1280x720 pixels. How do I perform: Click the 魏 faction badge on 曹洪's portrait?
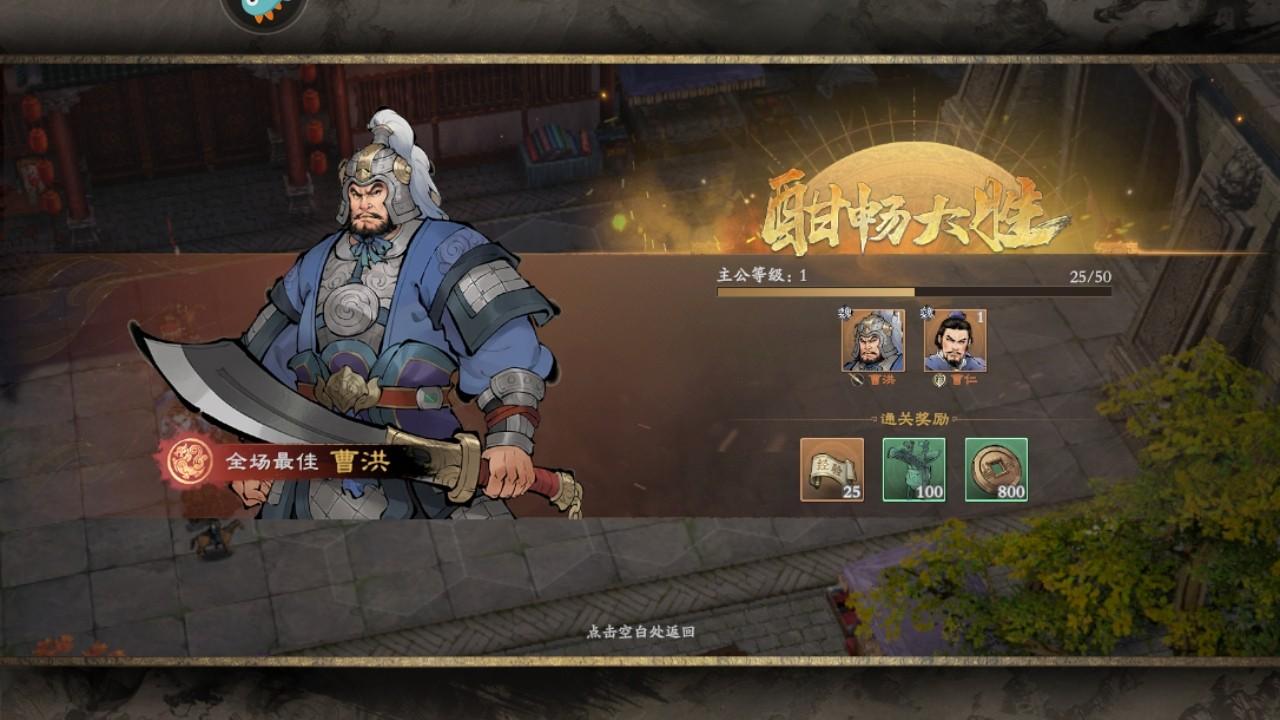point(843,313)
